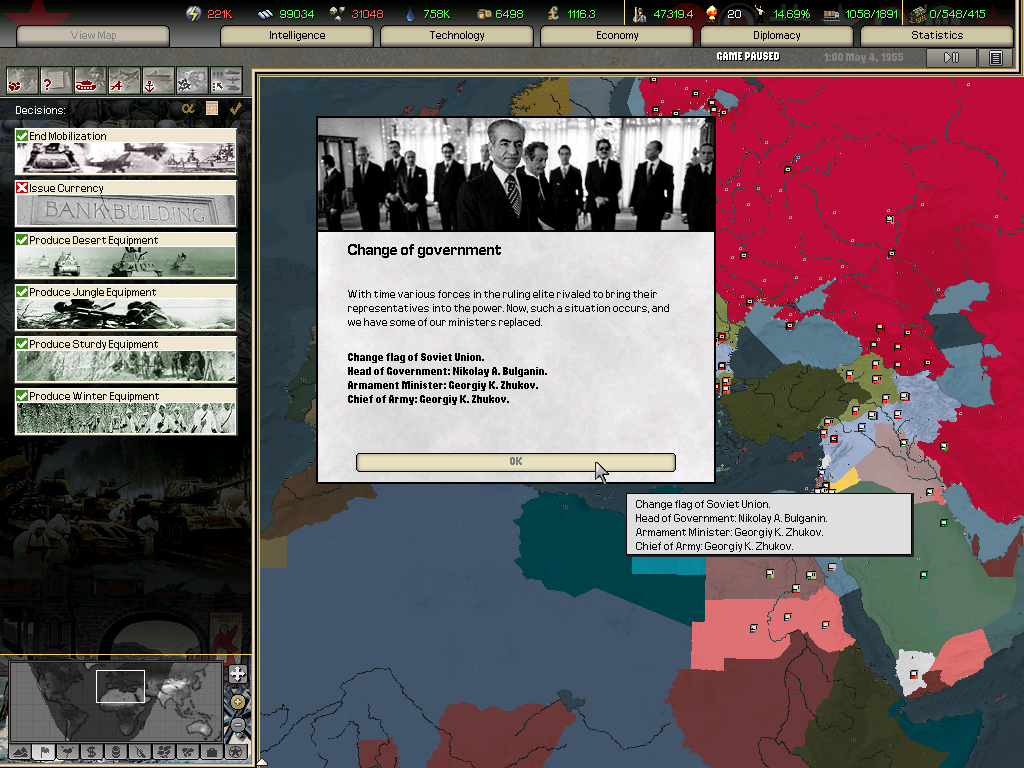1024x768 pixels.
Task: Select the Produce Desert Equipment decision
Action: 126,255
